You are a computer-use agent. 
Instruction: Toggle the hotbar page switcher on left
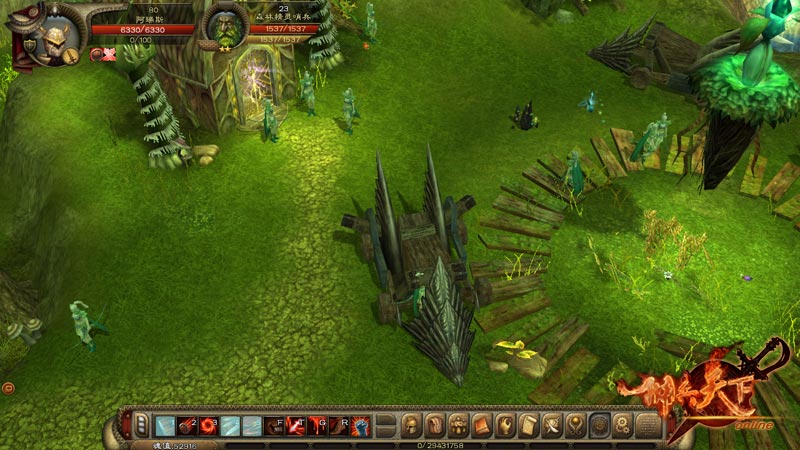141,425
